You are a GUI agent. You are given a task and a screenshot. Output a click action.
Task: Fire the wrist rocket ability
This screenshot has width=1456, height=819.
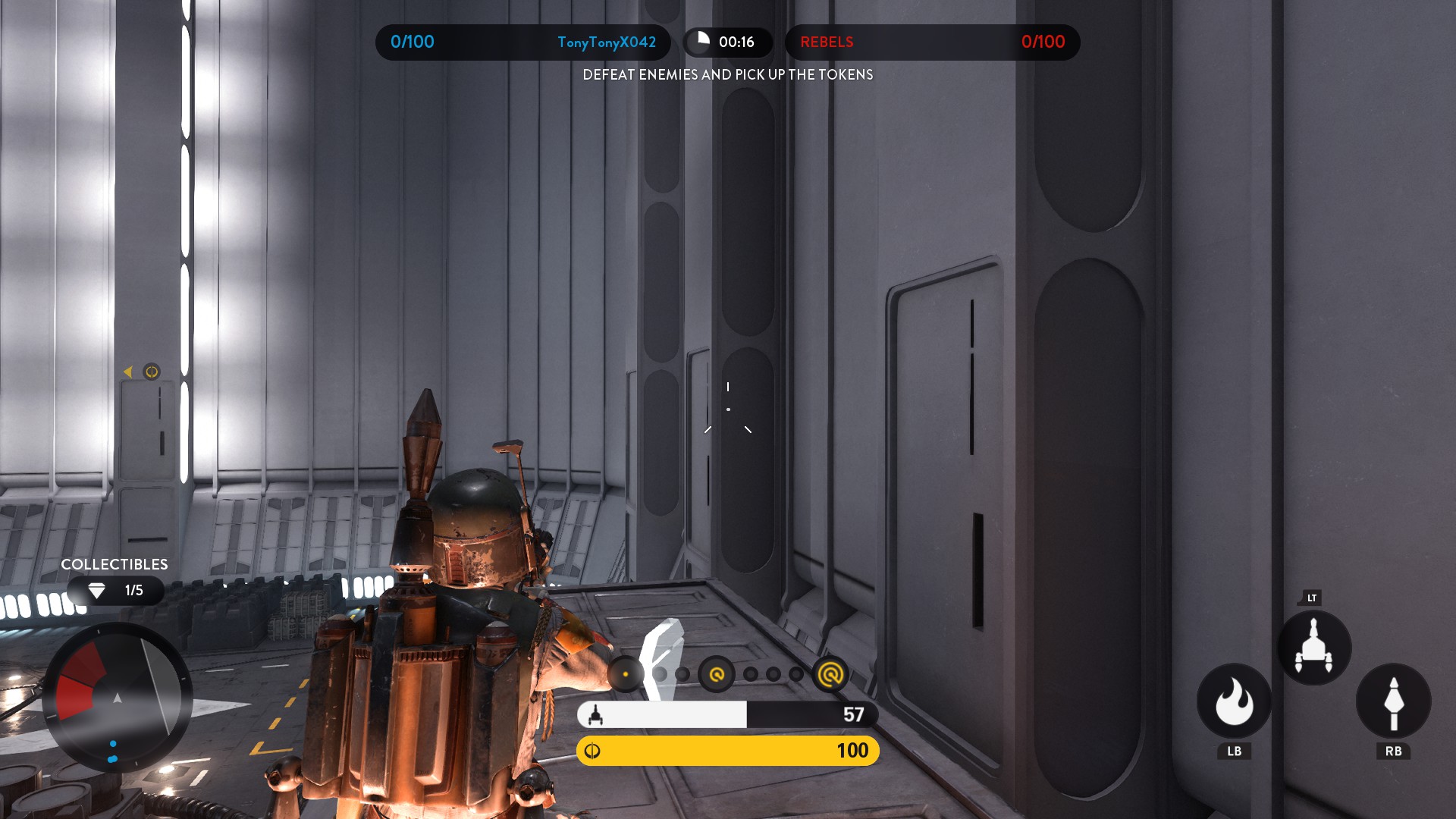point(1393,701)
